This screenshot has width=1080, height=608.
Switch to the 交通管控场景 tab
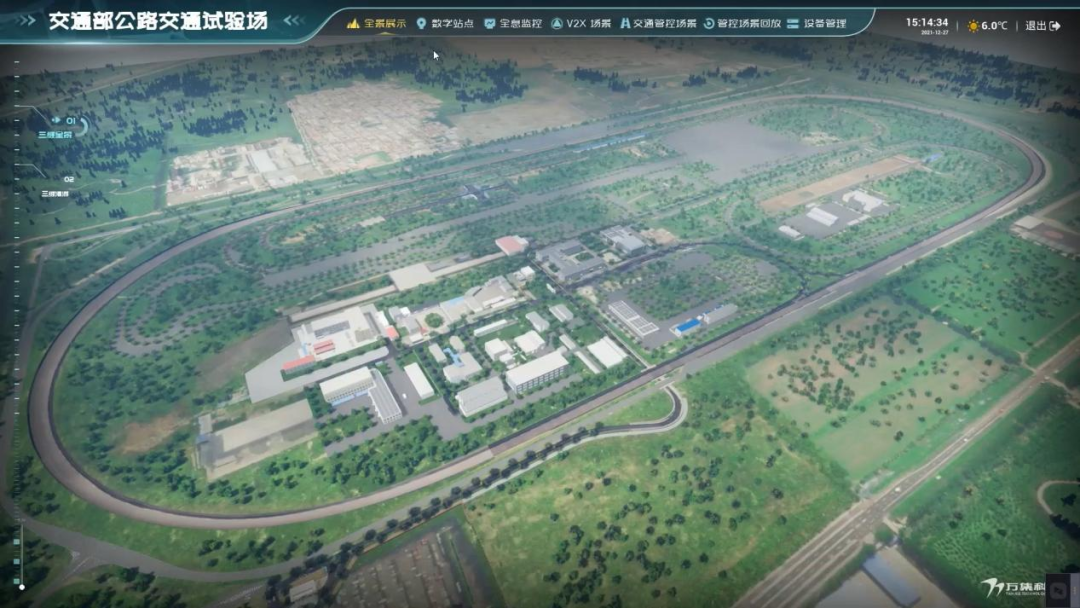tap(657, 23)
